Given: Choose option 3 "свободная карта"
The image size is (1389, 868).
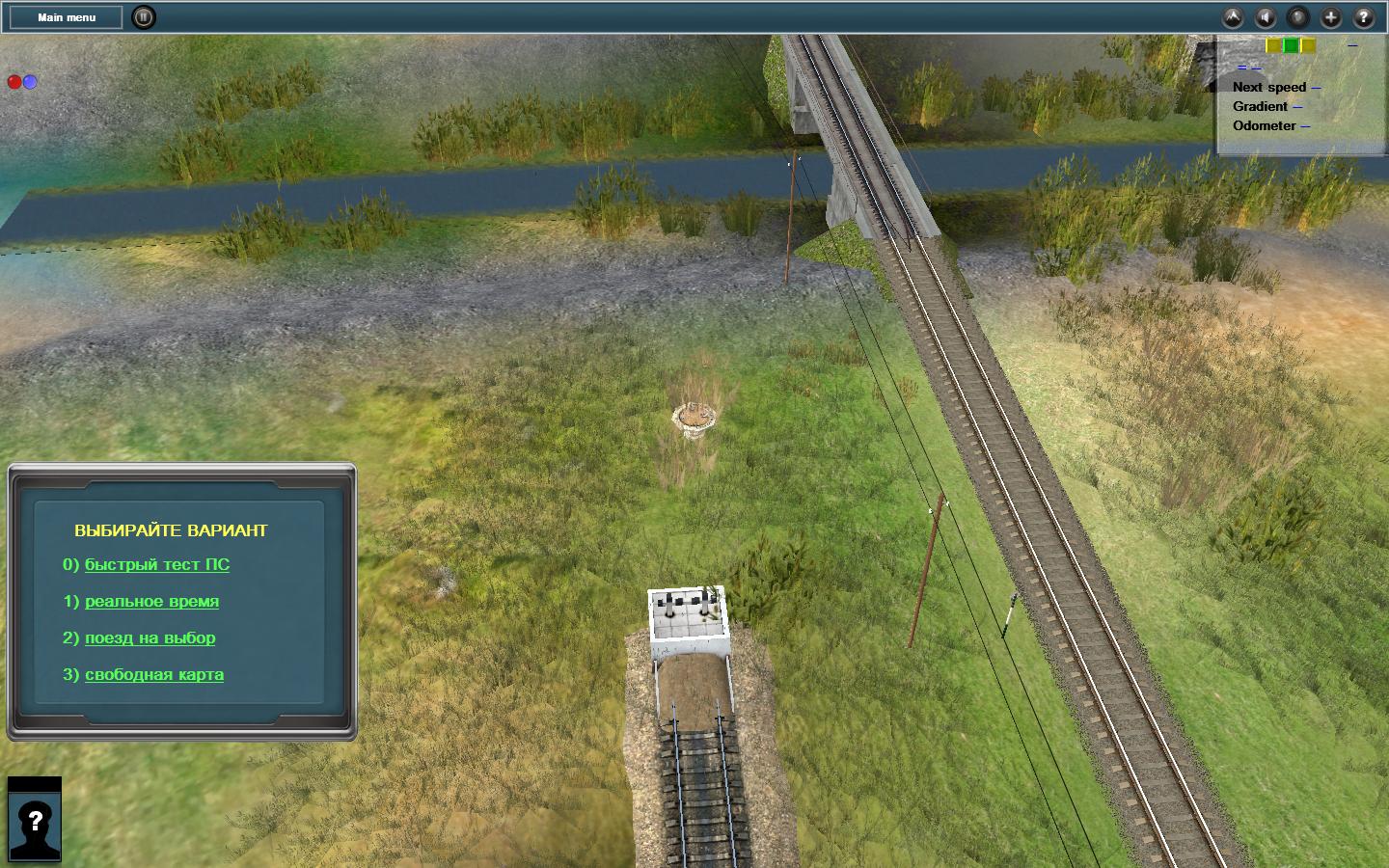Looking at the screenshot, I should pyautogui.click(x=154, y=674).
